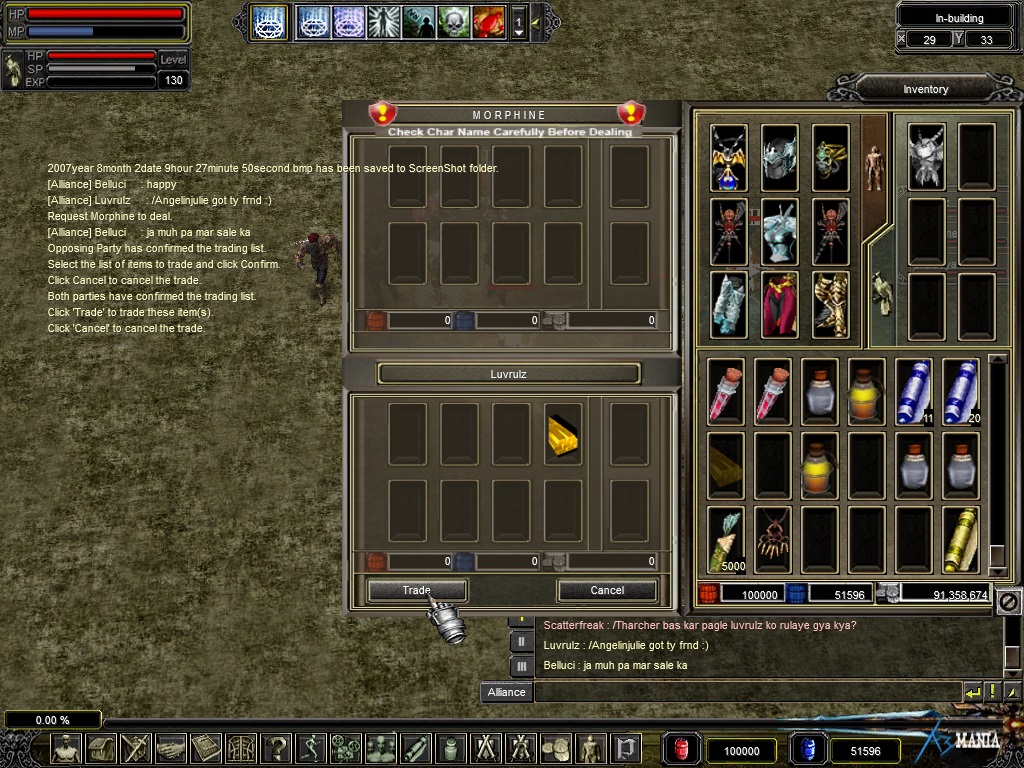Click the blue potion quick slot

[x=807, y=750]
